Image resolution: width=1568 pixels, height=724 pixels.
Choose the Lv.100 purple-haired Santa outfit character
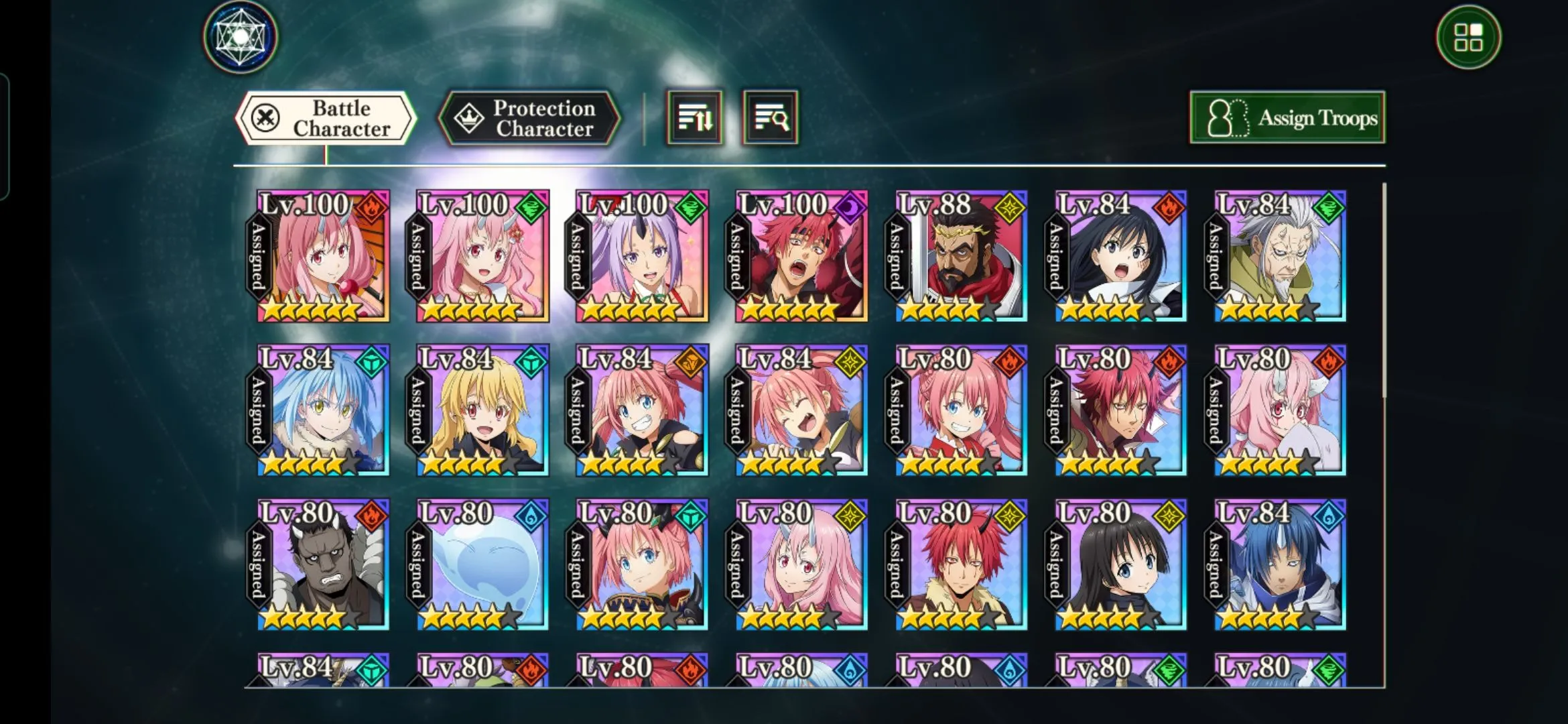point(642,256)
